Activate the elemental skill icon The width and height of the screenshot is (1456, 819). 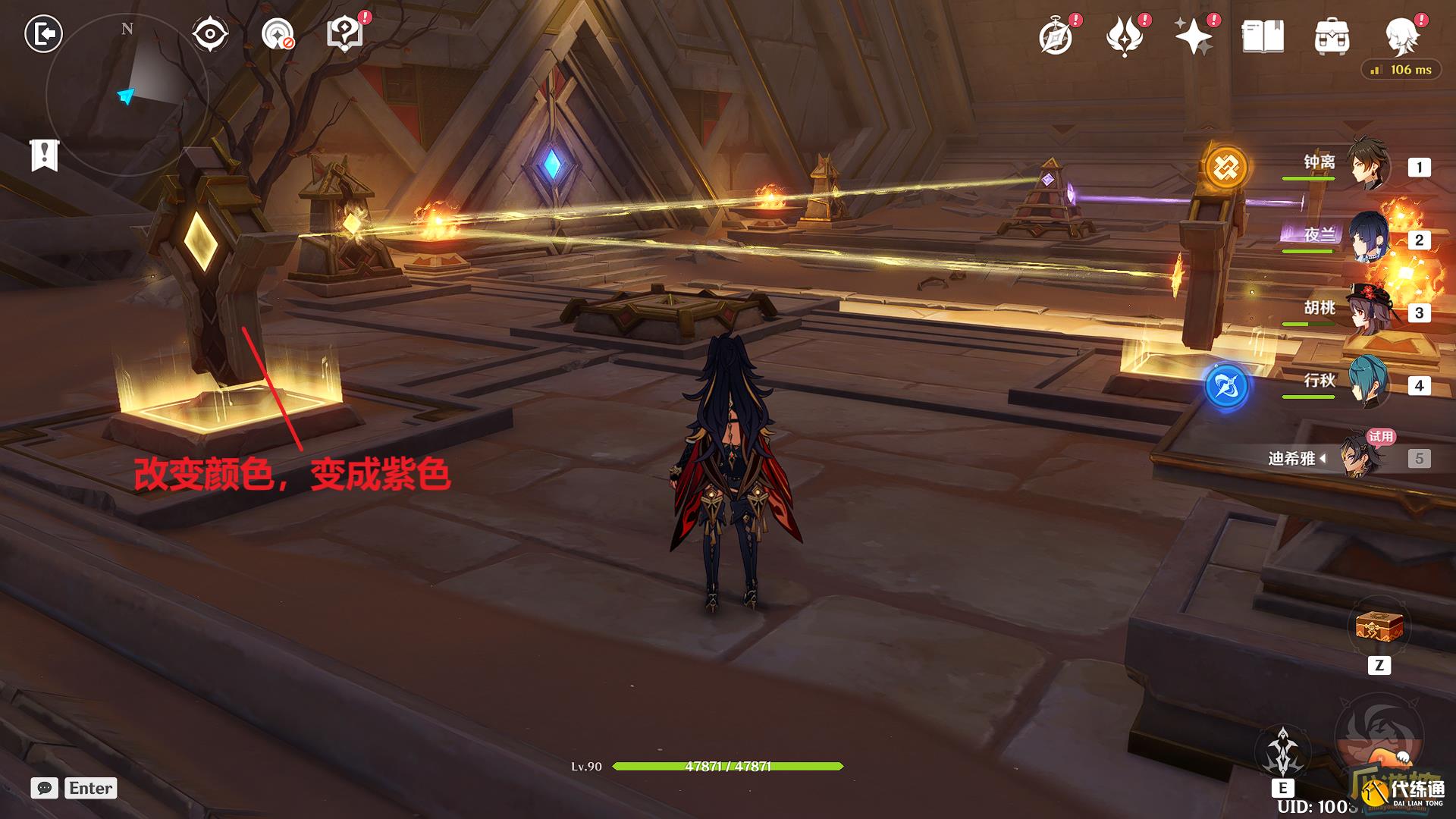pyautogui.click(x=1283, y=751)
